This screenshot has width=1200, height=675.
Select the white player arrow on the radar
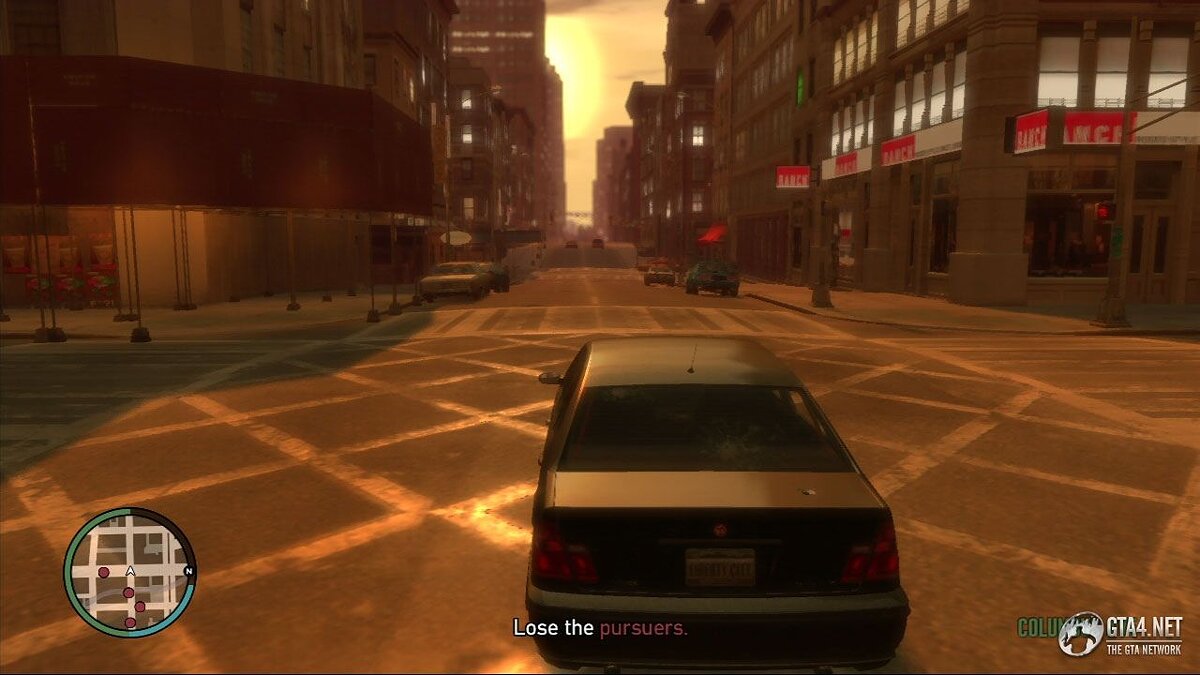click(130, 571)
